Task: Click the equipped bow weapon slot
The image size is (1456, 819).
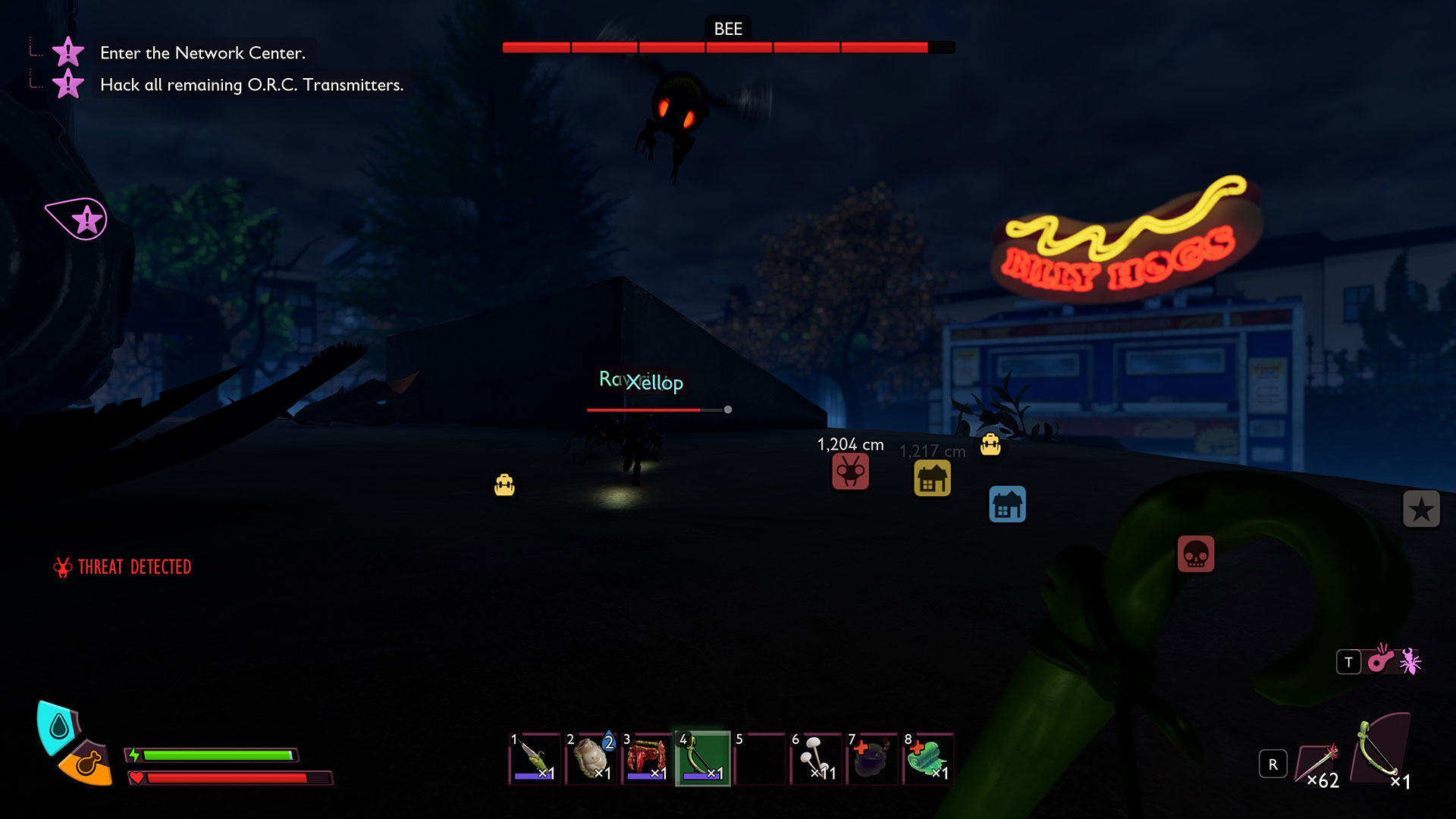Action: tap(1382, 751)
